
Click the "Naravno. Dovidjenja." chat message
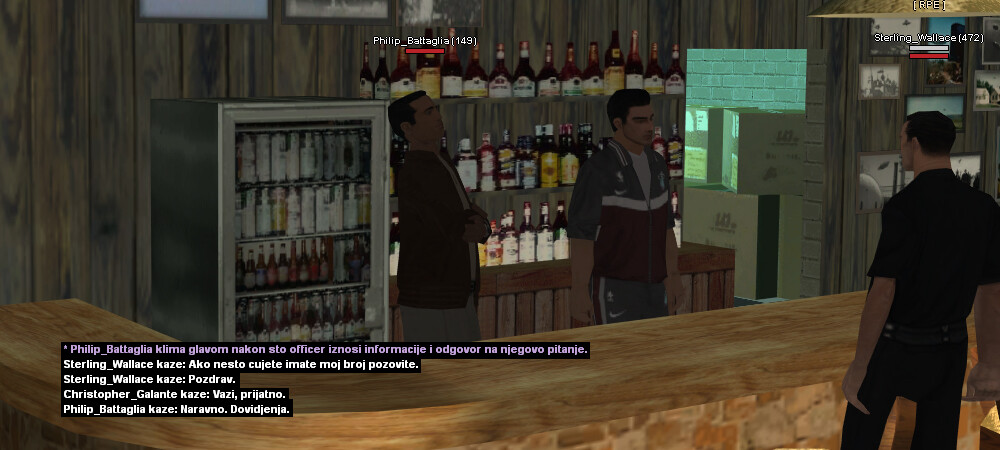(x=177, y=409)
